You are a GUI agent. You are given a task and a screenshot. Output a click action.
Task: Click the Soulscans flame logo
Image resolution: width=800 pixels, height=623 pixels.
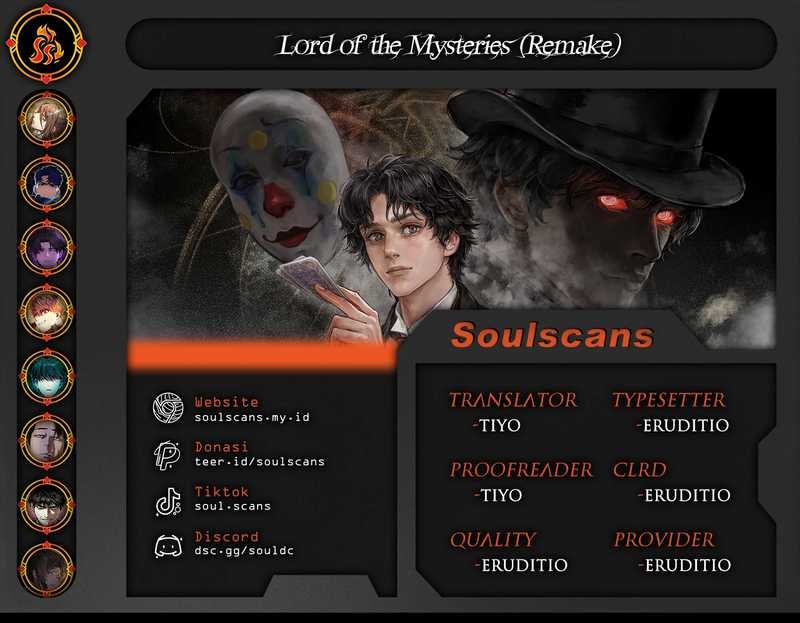pos(47,46)
